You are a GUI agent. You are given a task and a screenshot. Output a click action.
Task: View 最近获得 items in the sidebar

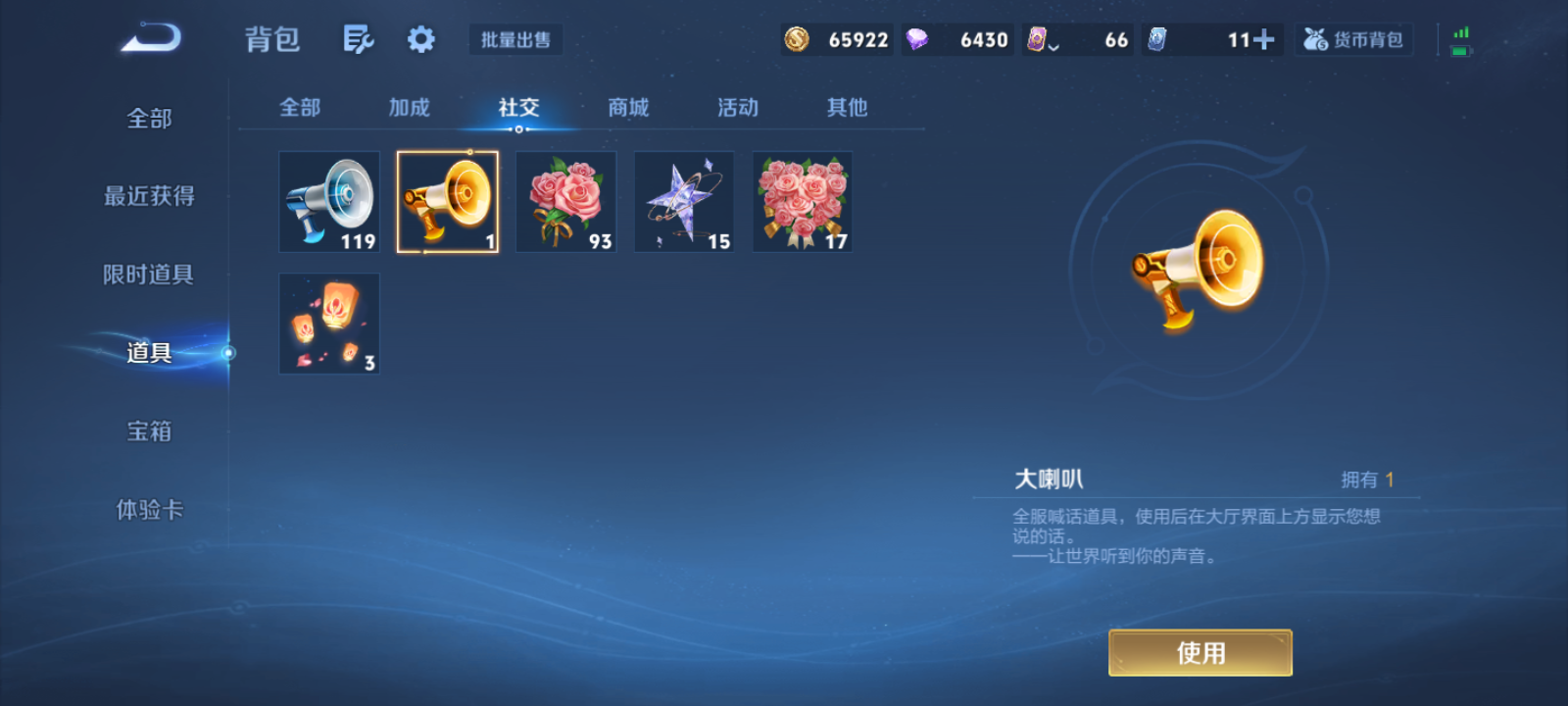[x=149, y=196]
